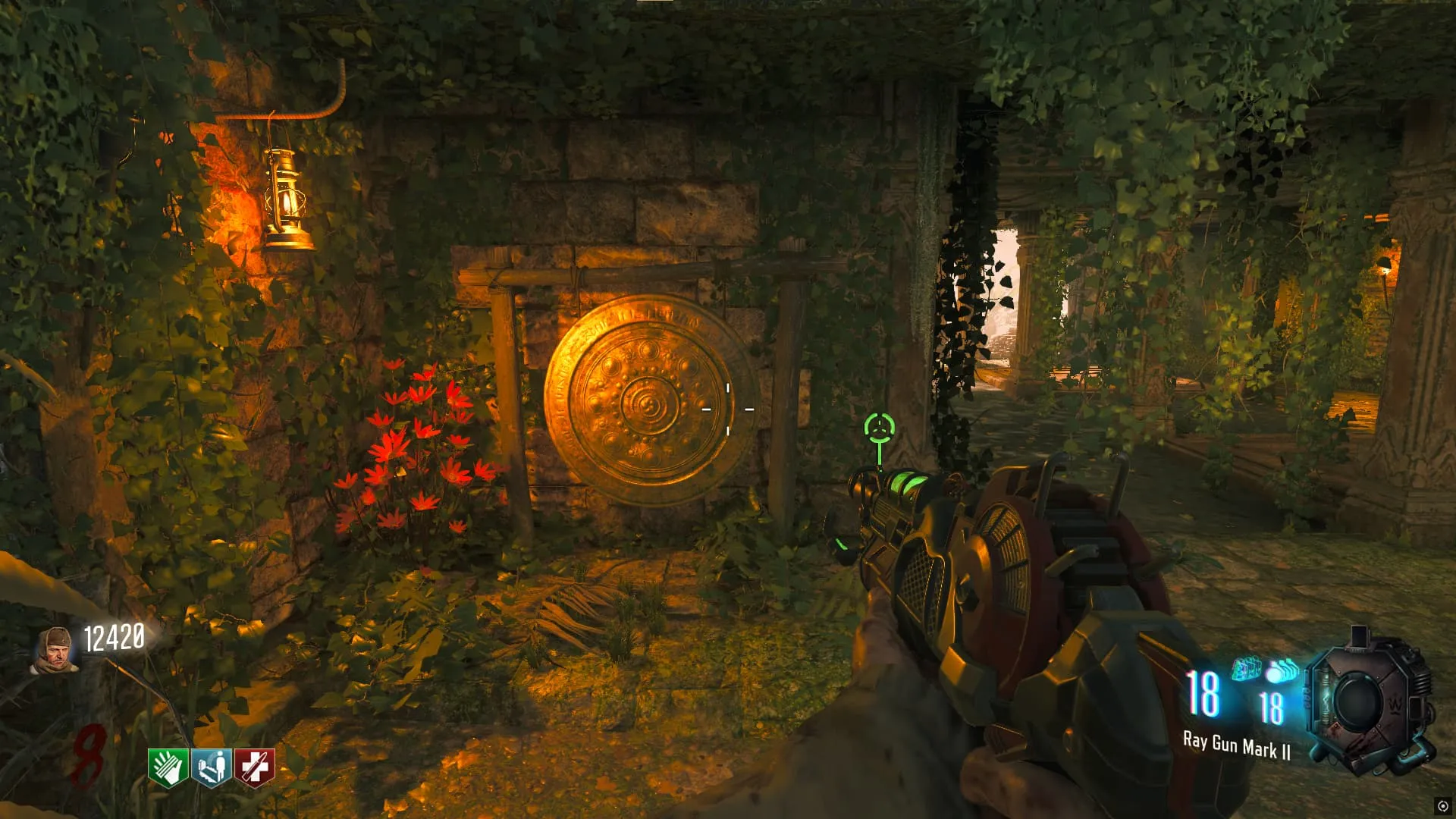
Task: Select the blue tombstone and figure perk
Action: click(212, 767)
